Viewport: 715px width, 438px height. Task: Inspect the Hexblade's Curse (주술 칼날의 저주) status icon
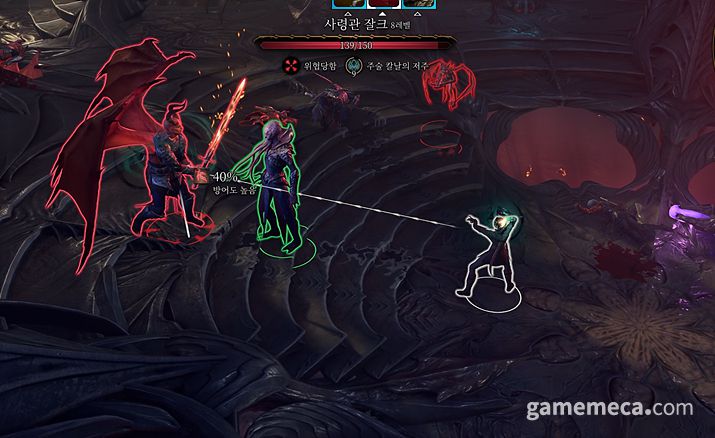(353, 67)
